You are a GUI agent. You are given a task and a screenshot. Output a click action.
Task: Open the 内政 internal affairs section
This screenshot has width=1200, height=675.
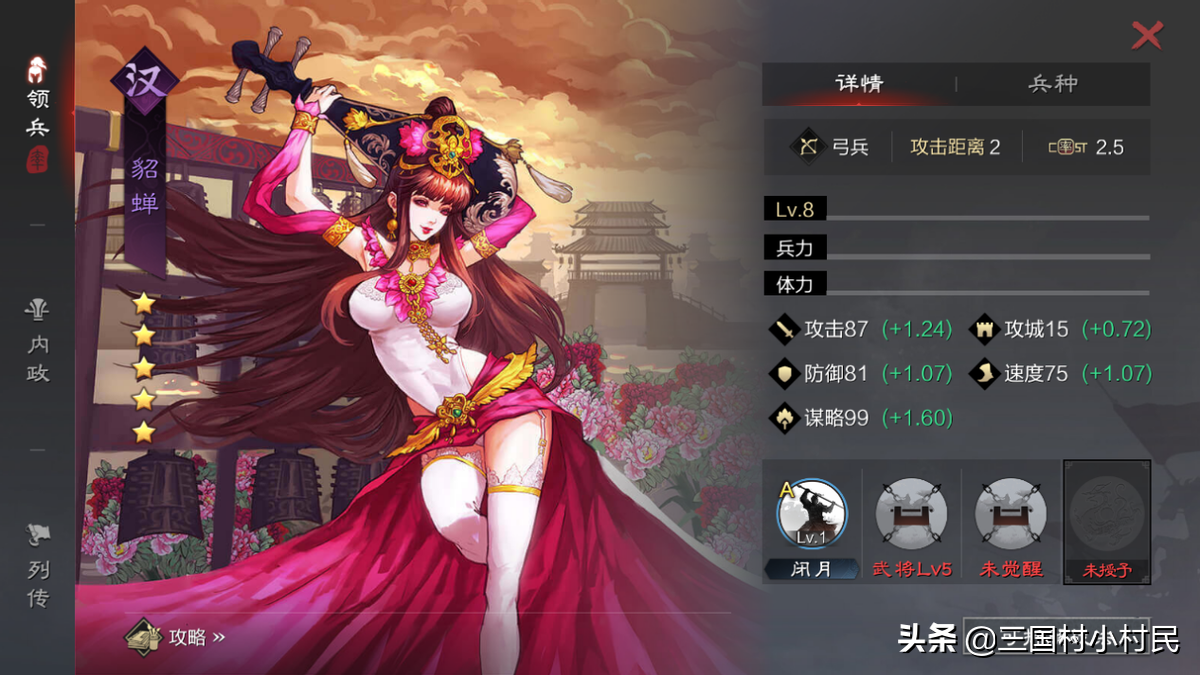point(38,343)
